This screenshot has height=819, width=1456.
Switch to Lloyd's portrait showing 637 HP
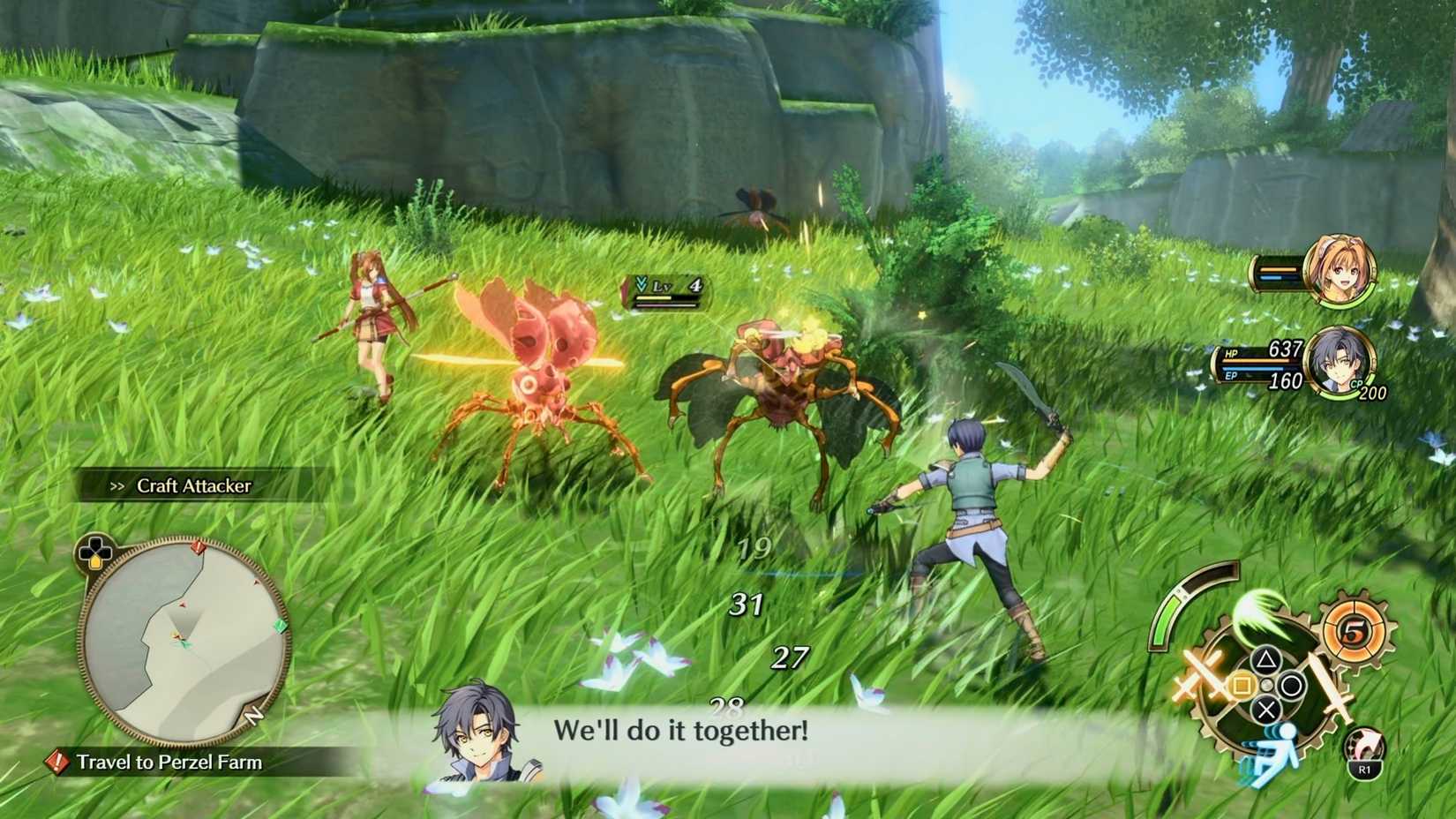pos(1341,364)
